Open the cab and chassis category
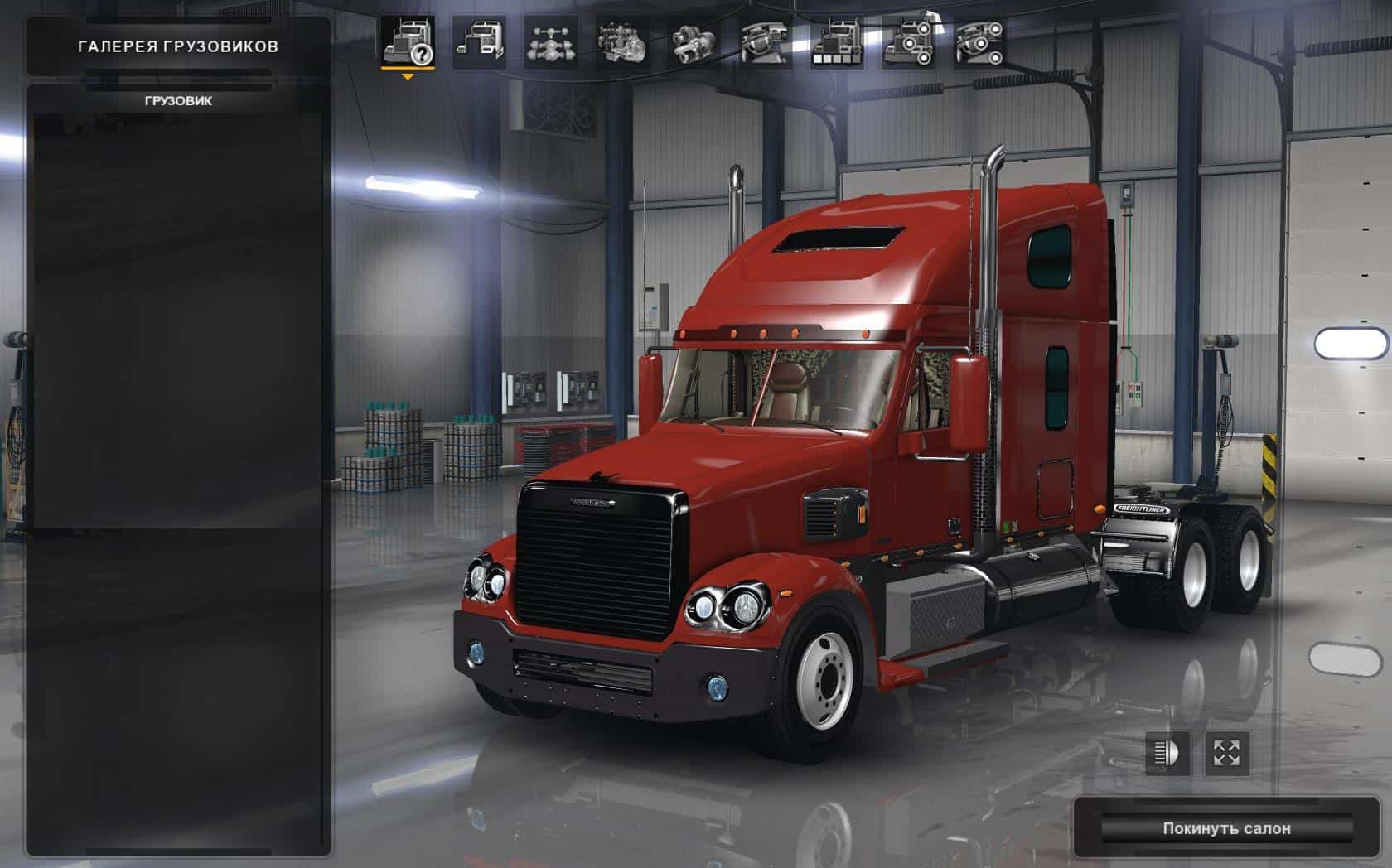 (x=479, y=41)
